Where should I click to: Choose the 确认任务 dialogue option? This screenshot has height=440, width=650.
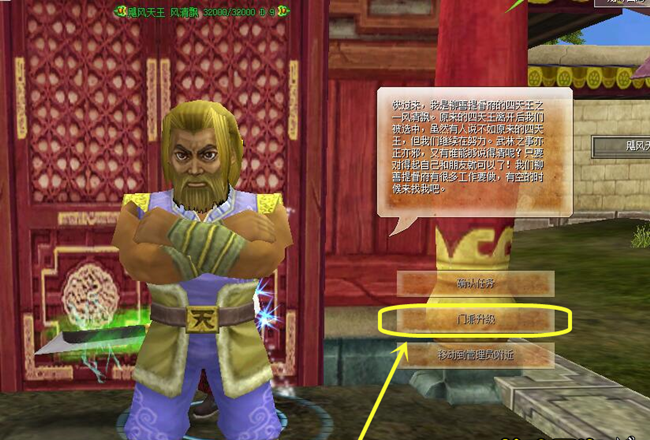click(x=475, y=284)
